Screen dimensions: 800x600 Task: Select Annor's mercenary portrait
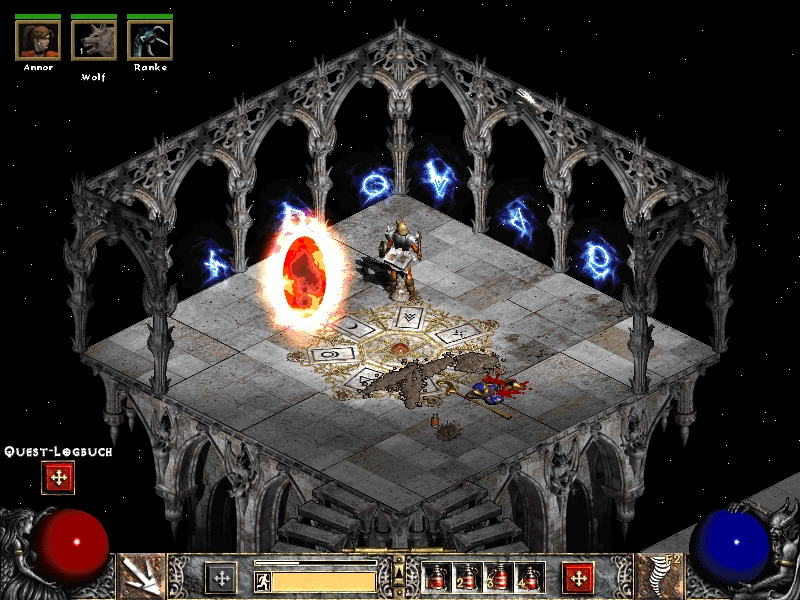point(38,39)
